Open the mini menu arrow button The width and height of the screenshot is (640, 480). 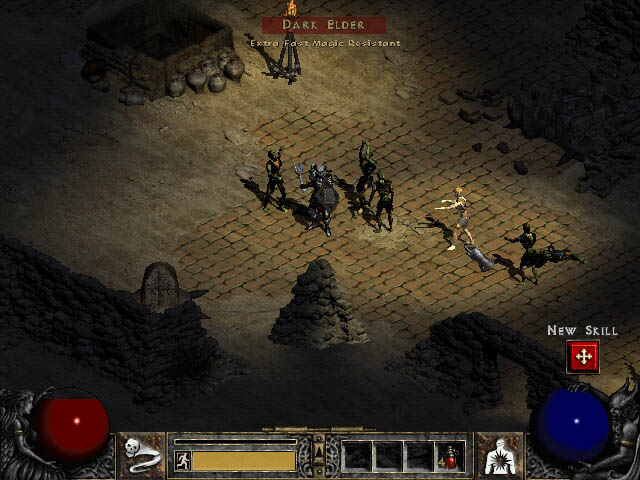319,456
